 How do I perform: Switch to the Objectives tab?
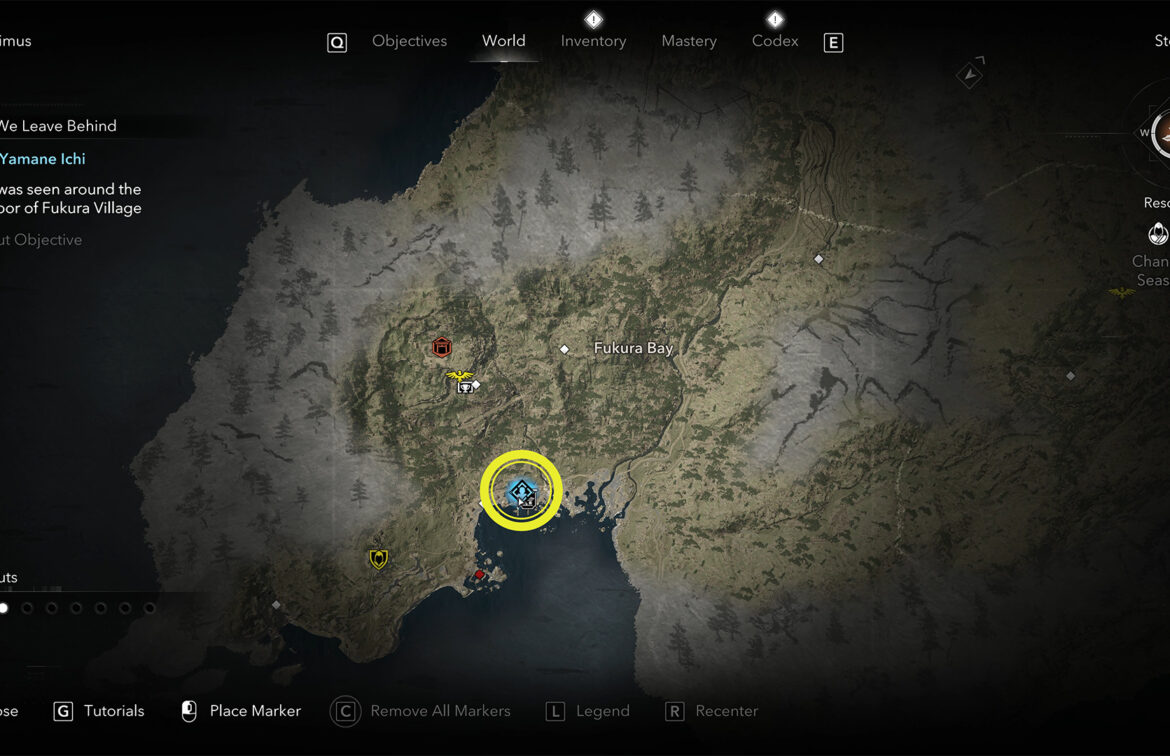[409, 41]
